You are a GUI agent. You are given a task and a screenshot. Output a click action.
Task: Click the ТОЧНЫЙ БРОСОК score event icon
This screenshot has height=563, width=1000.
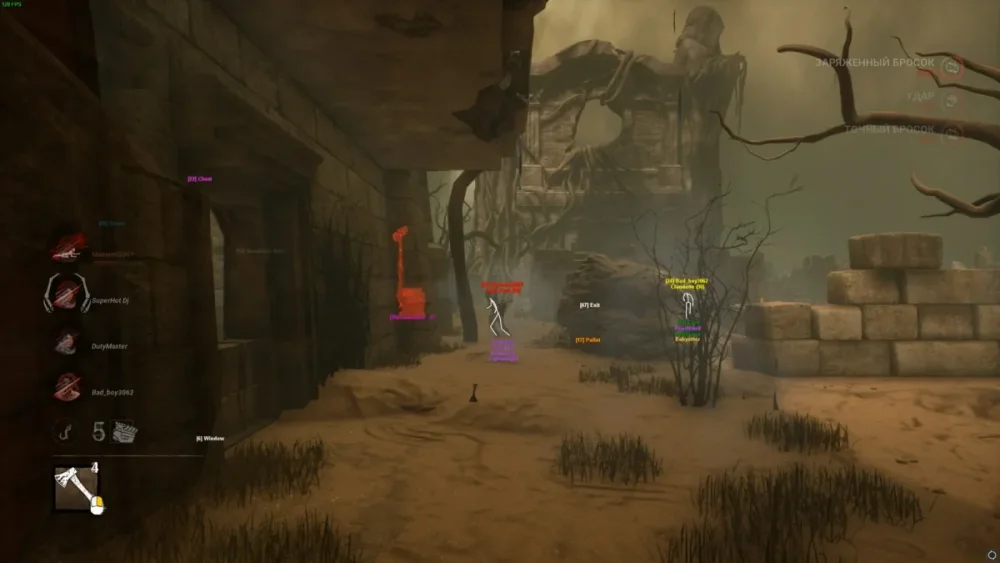pyautogui.click(x=952, y=131)
